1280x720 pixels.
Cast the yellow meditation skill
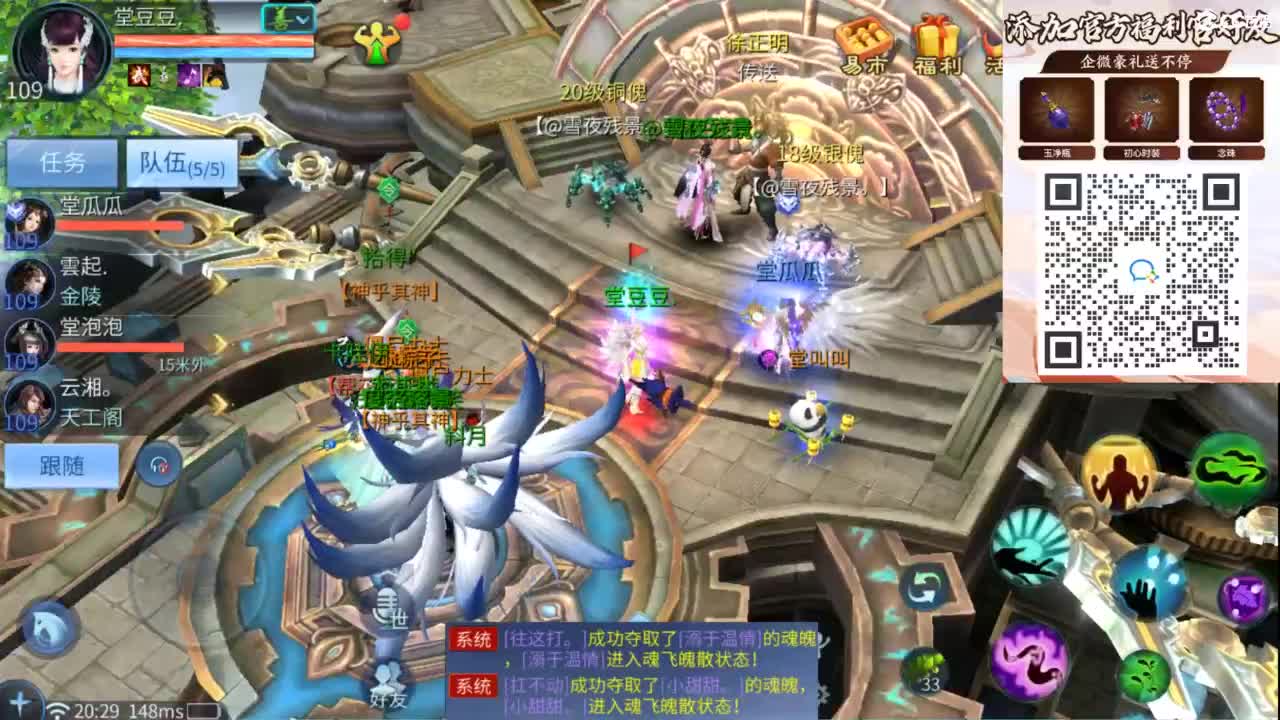pyautogui.click(x=1119, y=472)
